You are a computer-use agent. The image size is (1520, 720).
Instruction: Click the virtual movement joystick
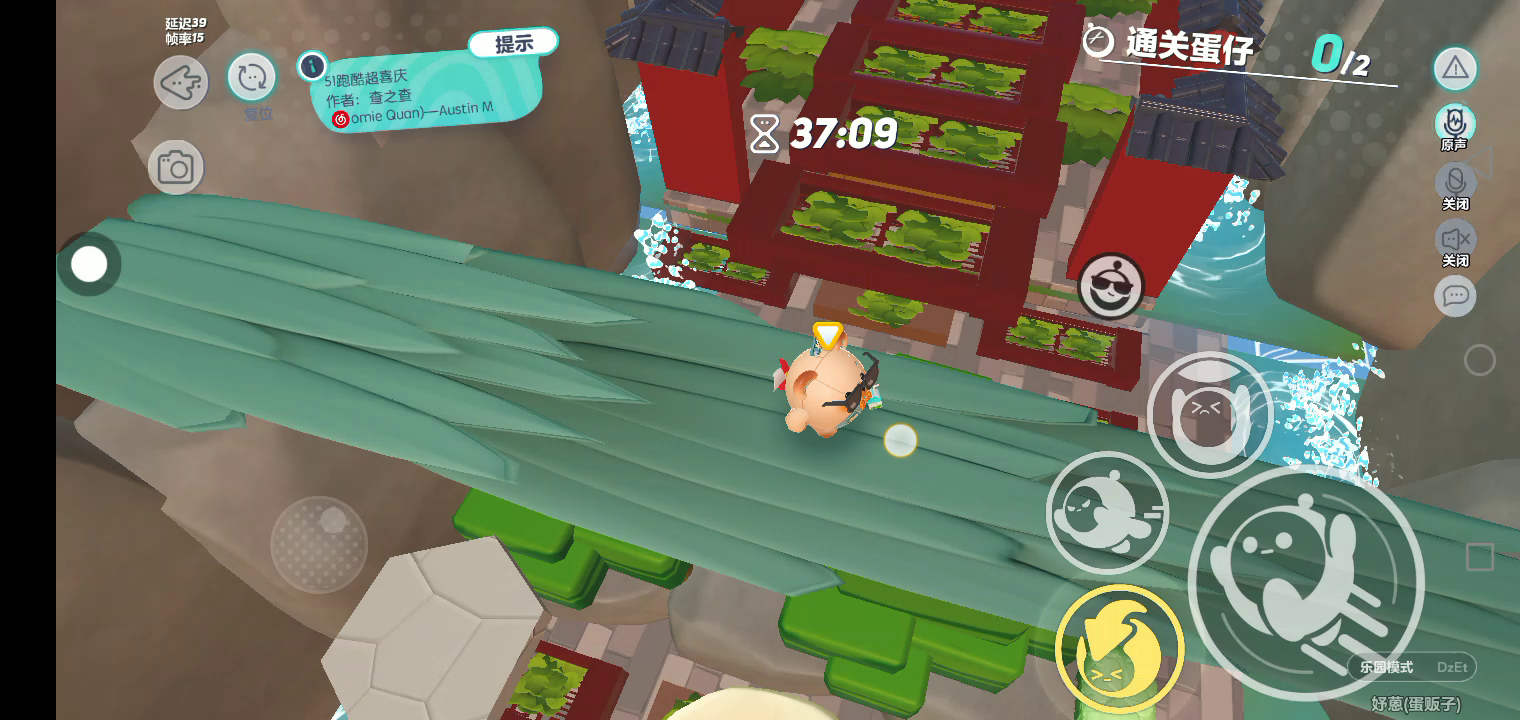click(x=319, y=544)
